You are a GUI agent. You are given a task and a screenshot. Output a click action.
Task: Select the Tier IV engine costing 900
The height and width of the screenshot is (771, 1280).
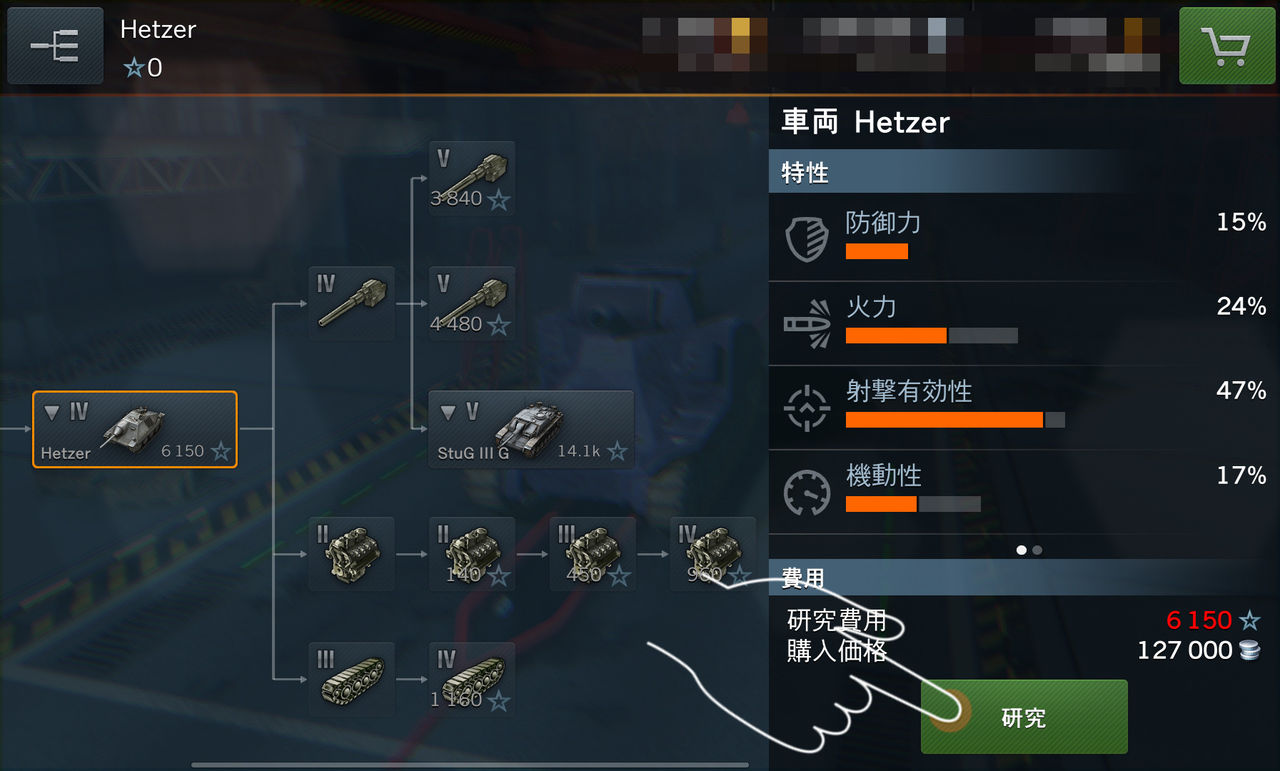(x=713, y=554)
